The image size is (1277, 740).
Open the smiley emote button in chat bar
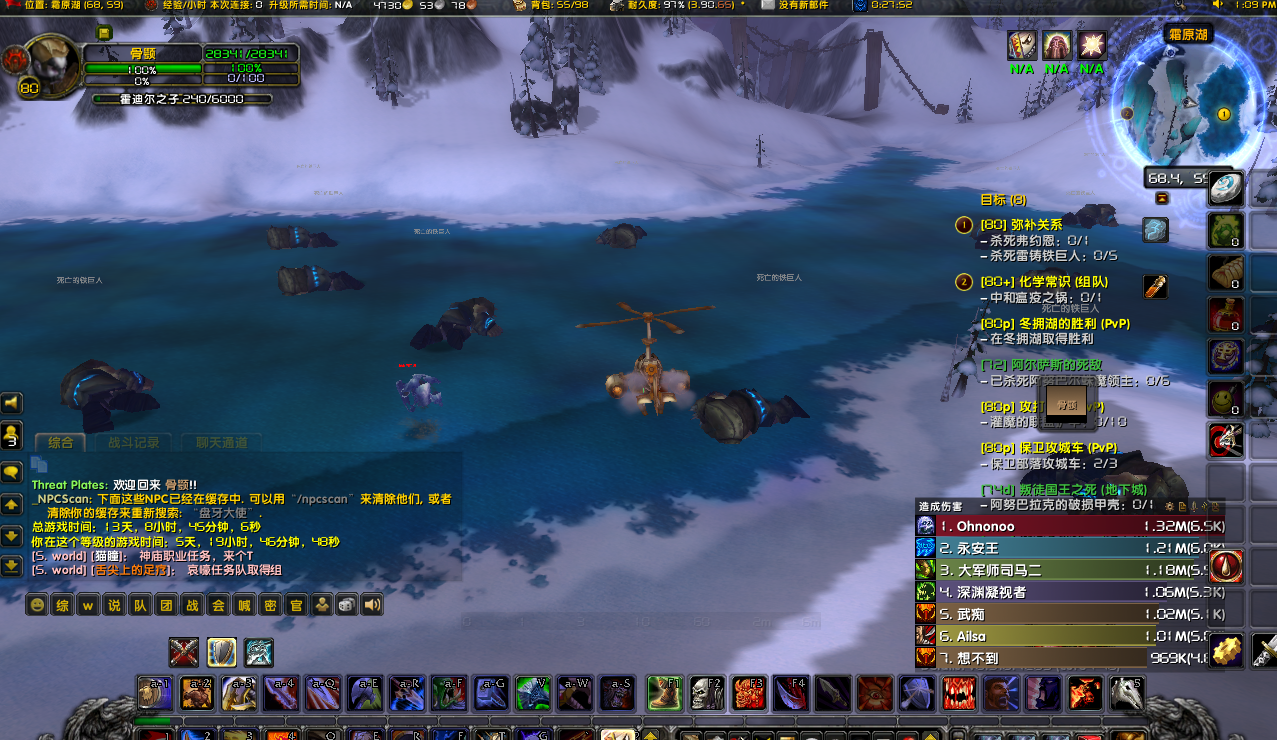37,605
